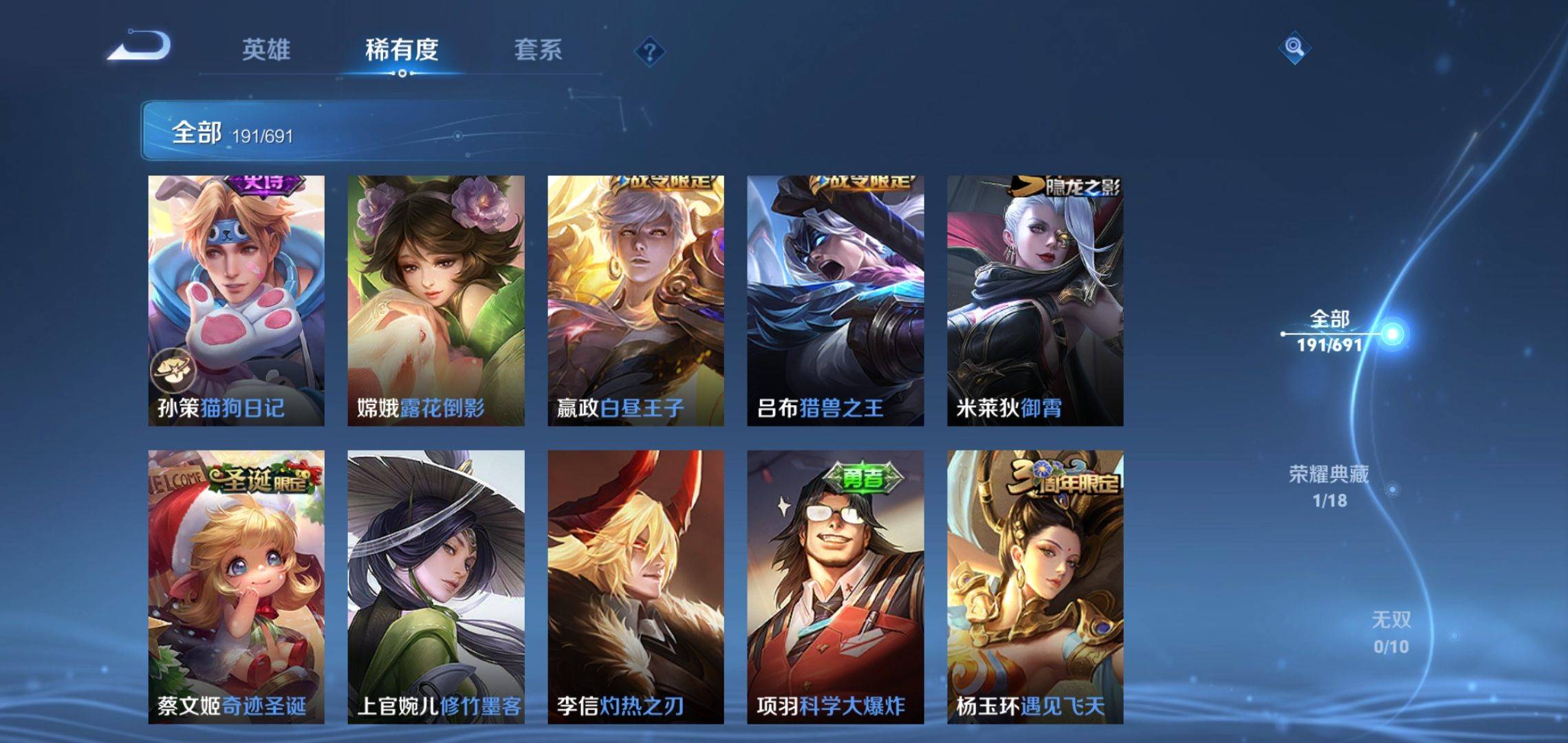This screenshot has height=743, width=1568.
Task: Switch to the 英雄 tab
Action: [266, 50]
